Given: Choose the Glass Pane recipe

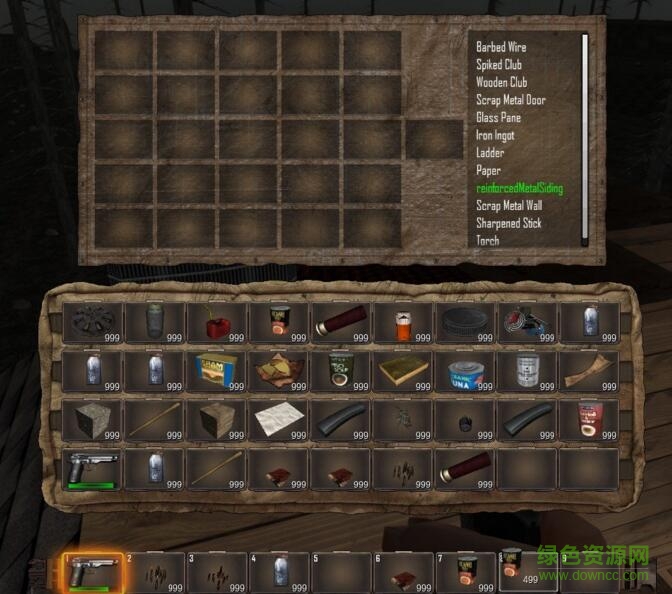Looking at the screenshot, I should point(498,118).
